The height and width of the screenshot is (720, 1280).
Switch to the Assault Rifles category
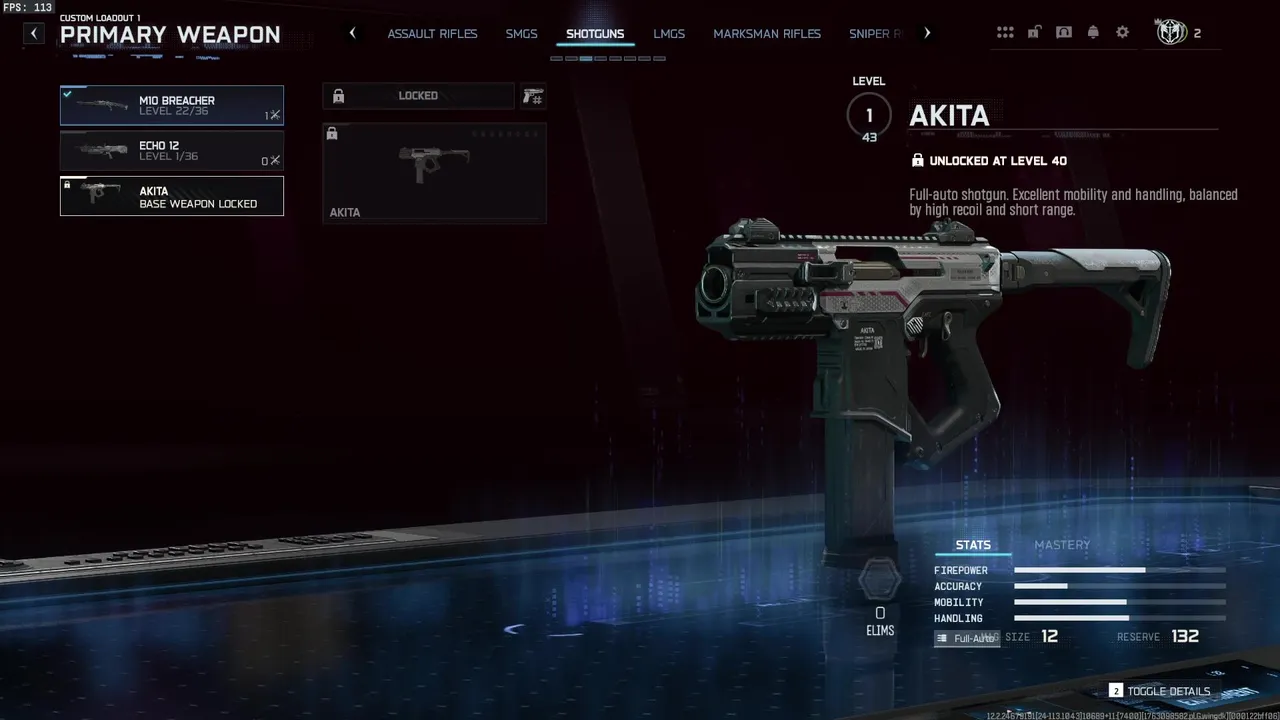432,34
